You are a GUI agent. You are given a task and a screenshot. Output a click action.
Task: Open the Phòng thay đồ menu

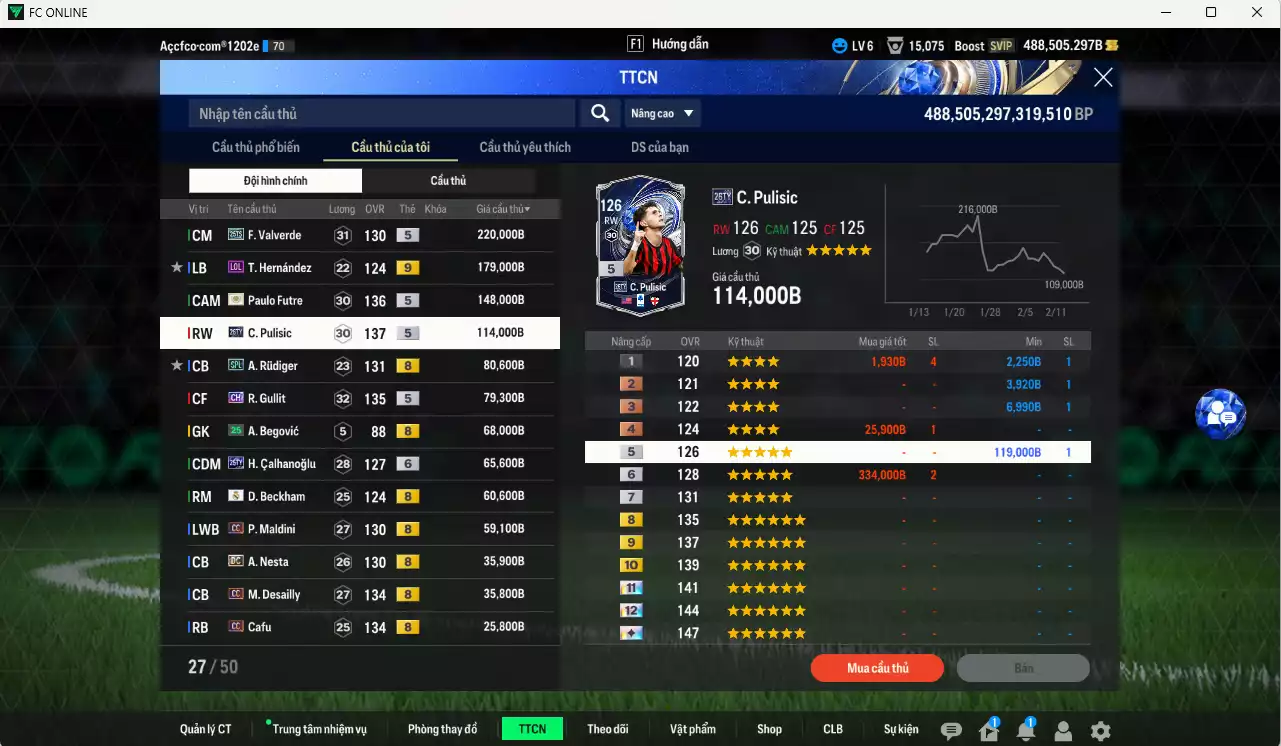(x=442, y=729)
